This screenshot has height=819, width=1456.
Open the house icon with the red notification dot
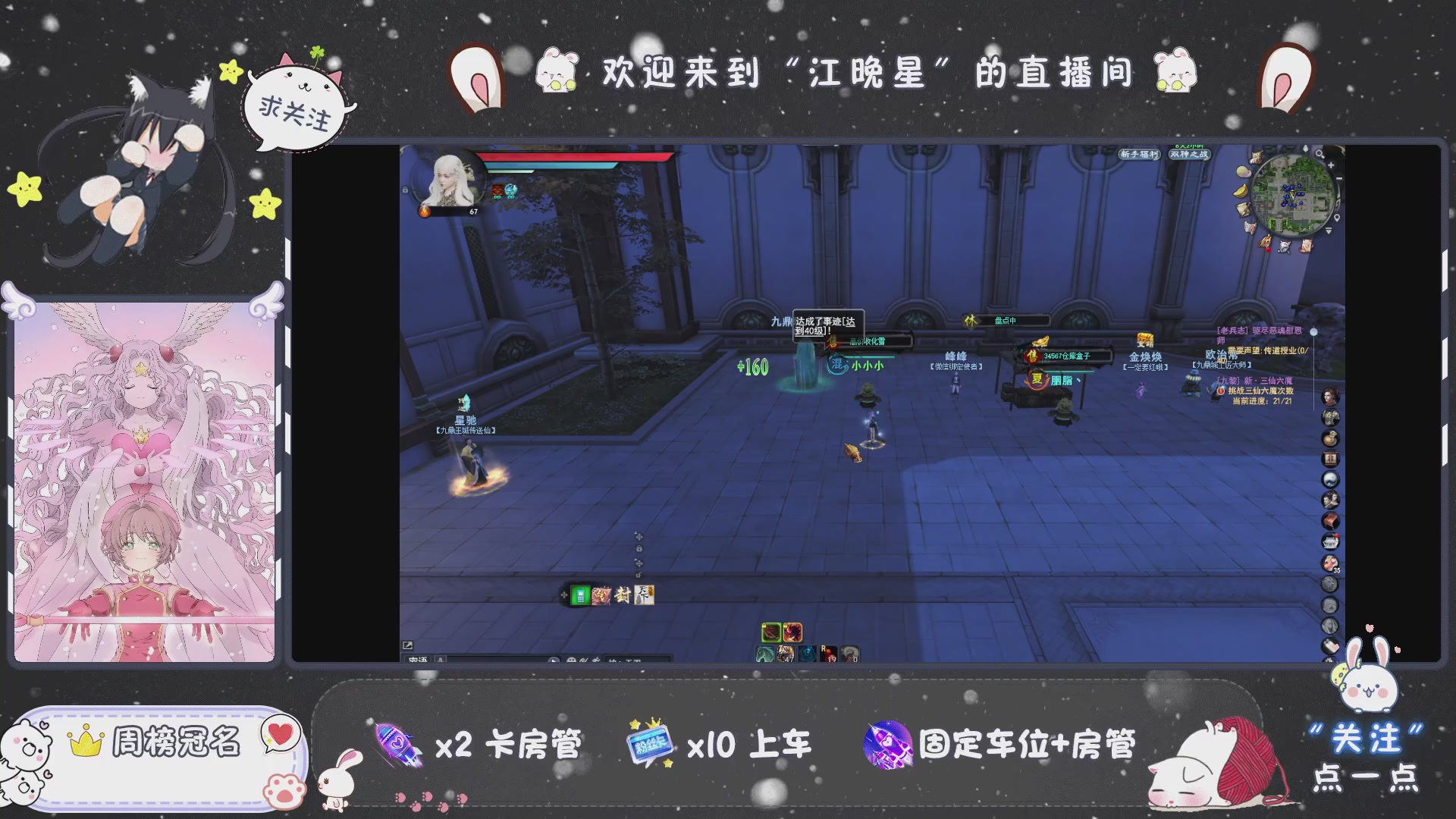(x=1329, y=541)
